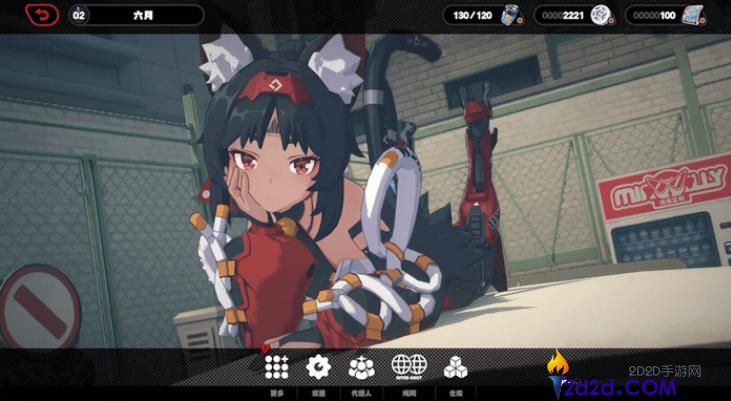Go back with the red return arrow
Screen dimensions: 731x401
tap(42, 15)
